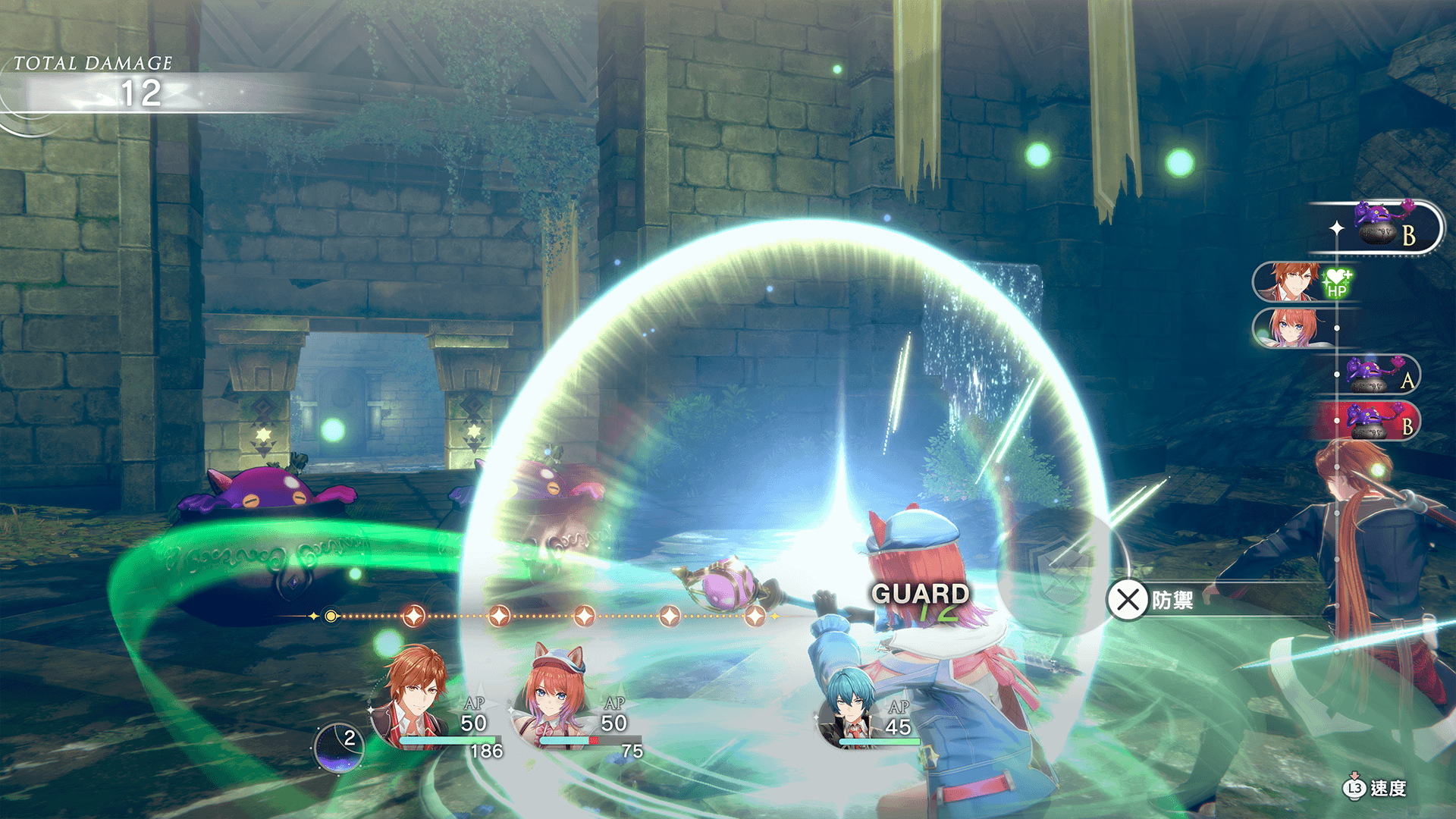
Task: Choose the cat-hat girl's party portrait with 75 HP
Action: pyautogui.click(x=554, y=698)
